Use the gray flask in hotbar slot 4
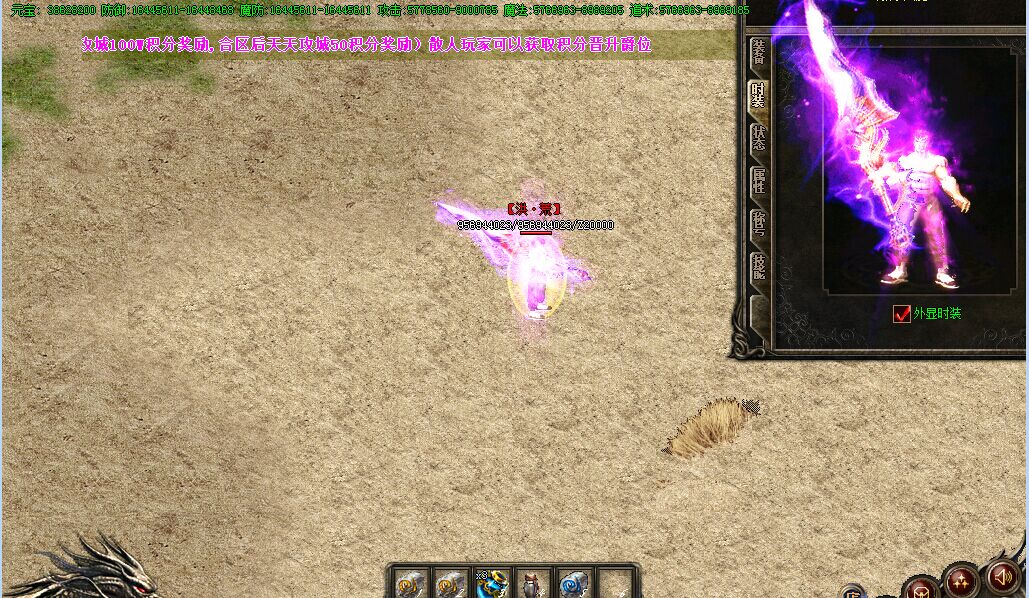This screenshot has width=1029, height=598. point(533,584)
